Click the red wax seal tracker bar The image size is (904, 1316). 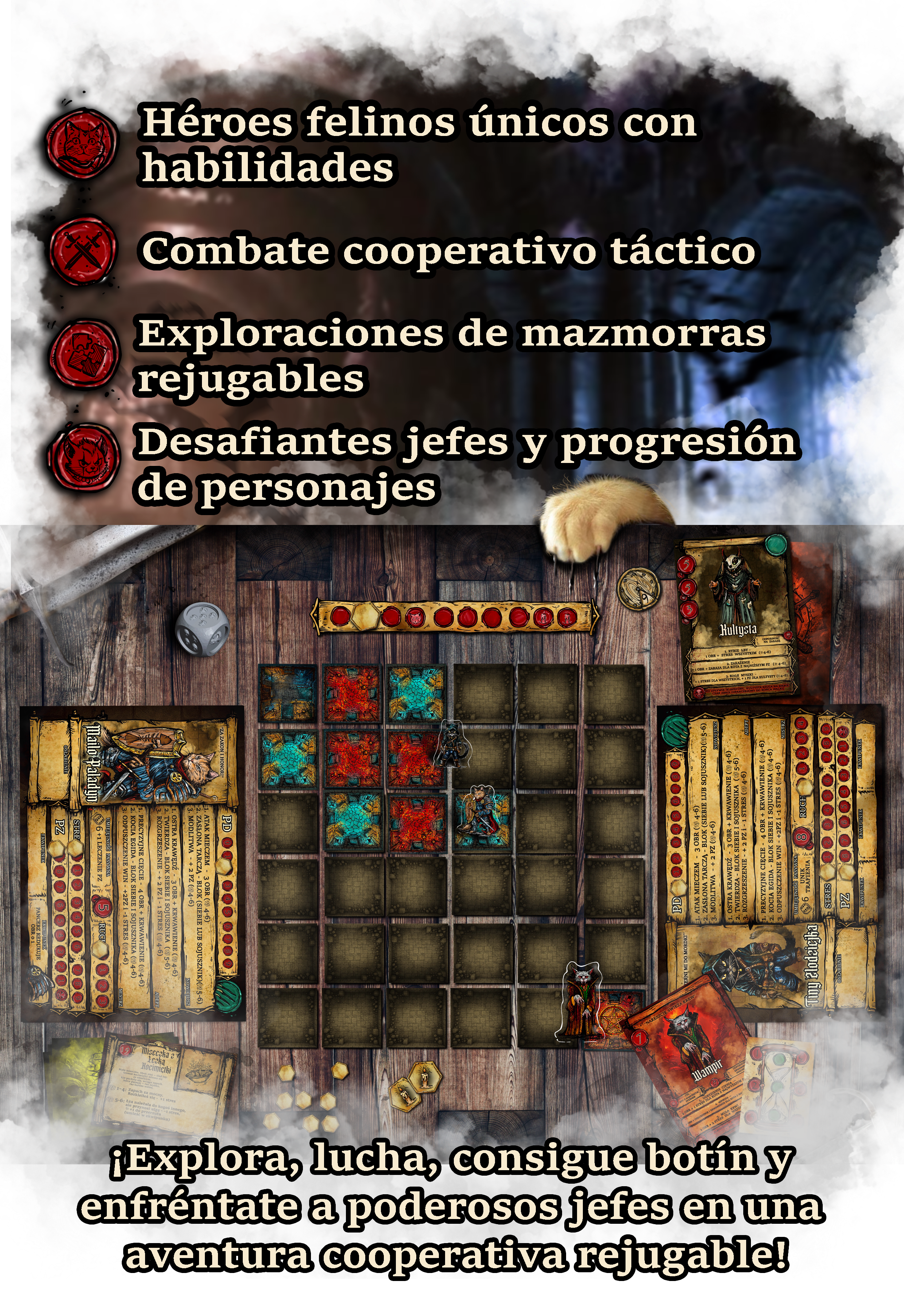(x=455, y=617)
